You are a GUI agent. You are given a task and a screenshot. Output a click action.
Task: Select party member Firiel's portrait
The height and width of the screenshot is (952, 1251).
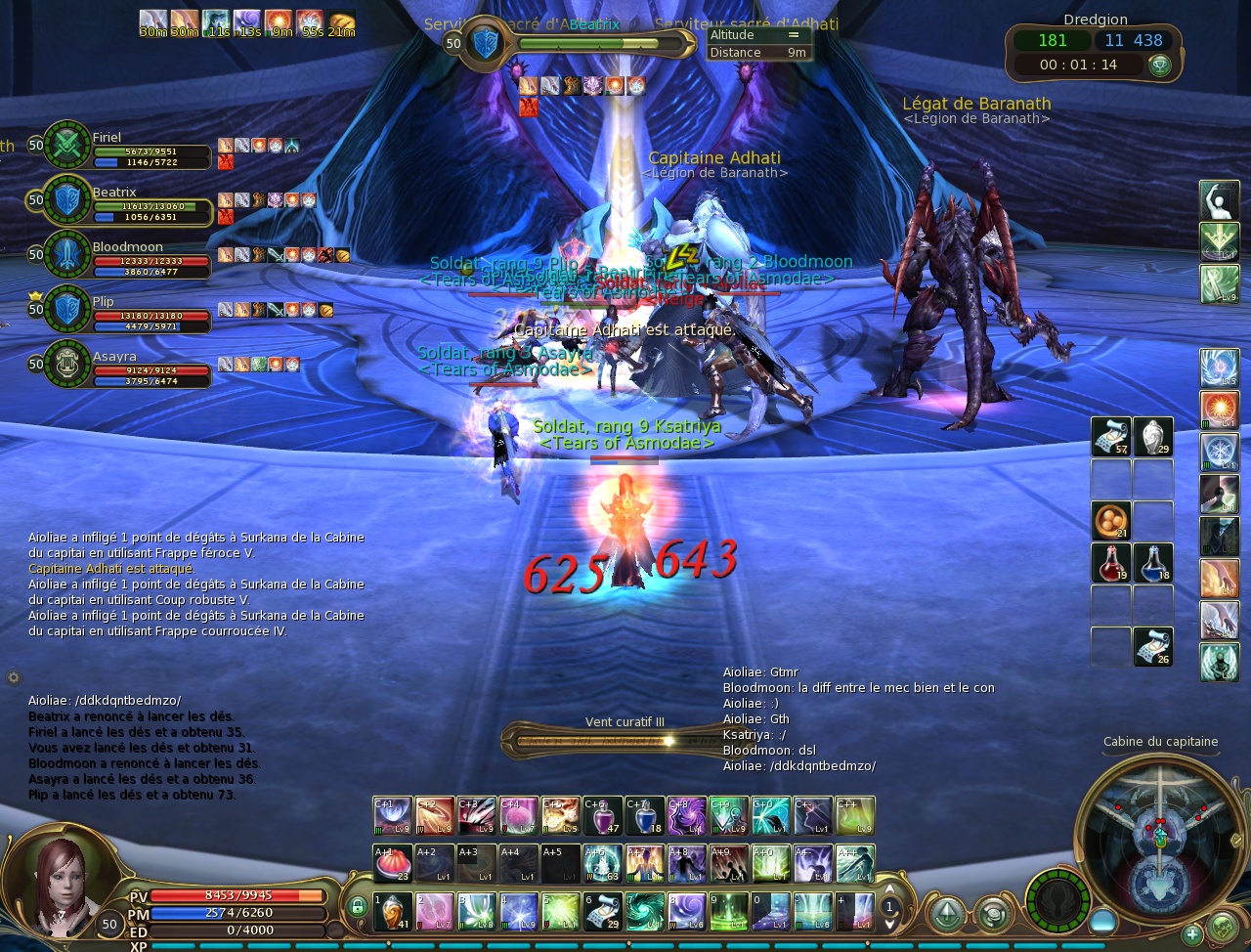tap(66, 145)
